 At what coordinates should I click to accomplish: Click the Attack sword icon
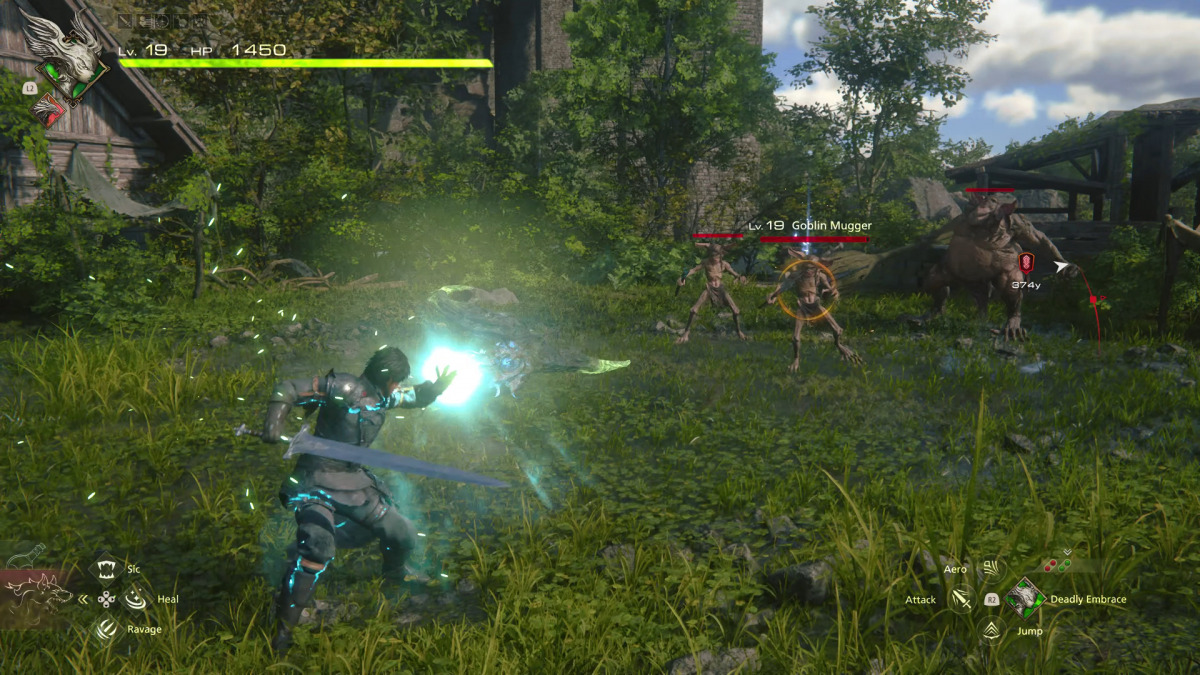(962, 599)
